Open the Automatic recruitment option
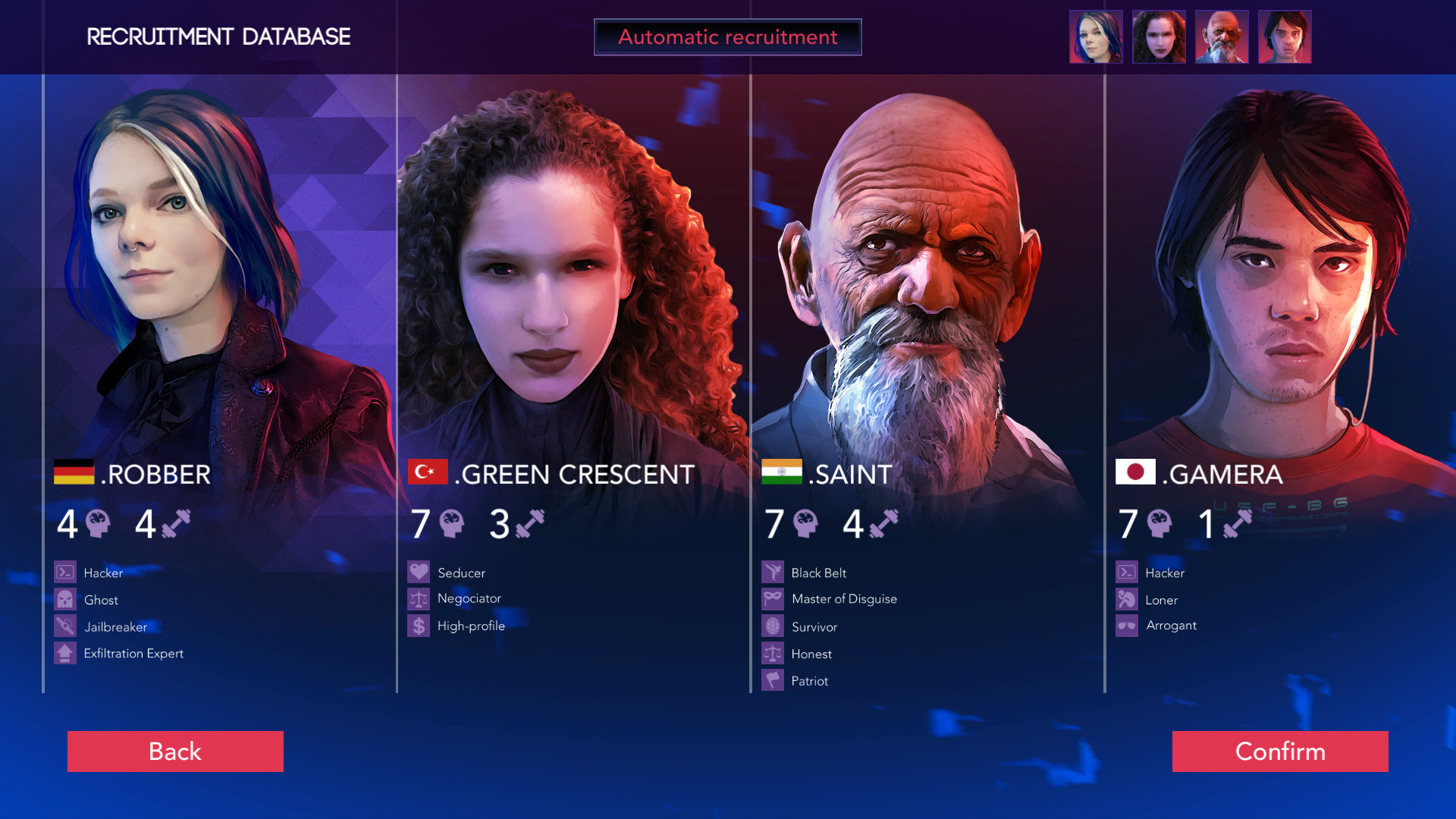The height and width of the screenshot is (819, 1456). point(727,36)
